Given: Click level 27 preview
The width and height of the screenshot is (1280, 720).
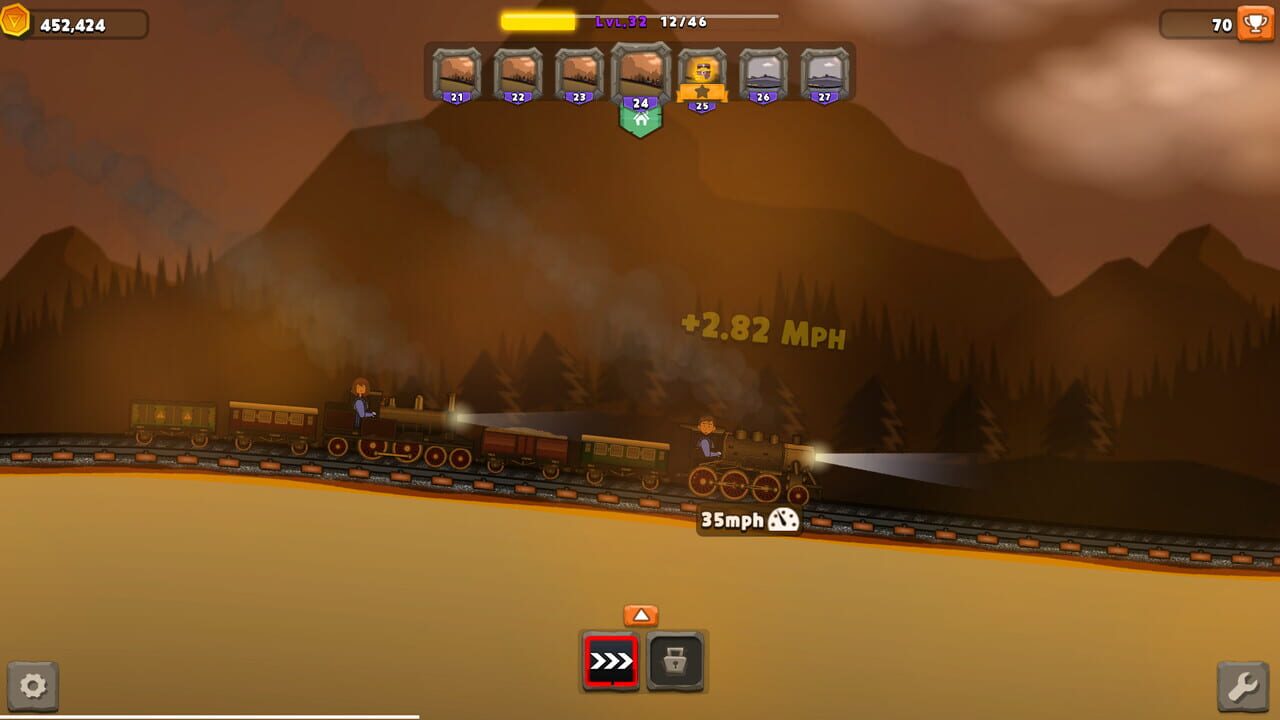Looking at the screenshot, I should tap(824, 74).
